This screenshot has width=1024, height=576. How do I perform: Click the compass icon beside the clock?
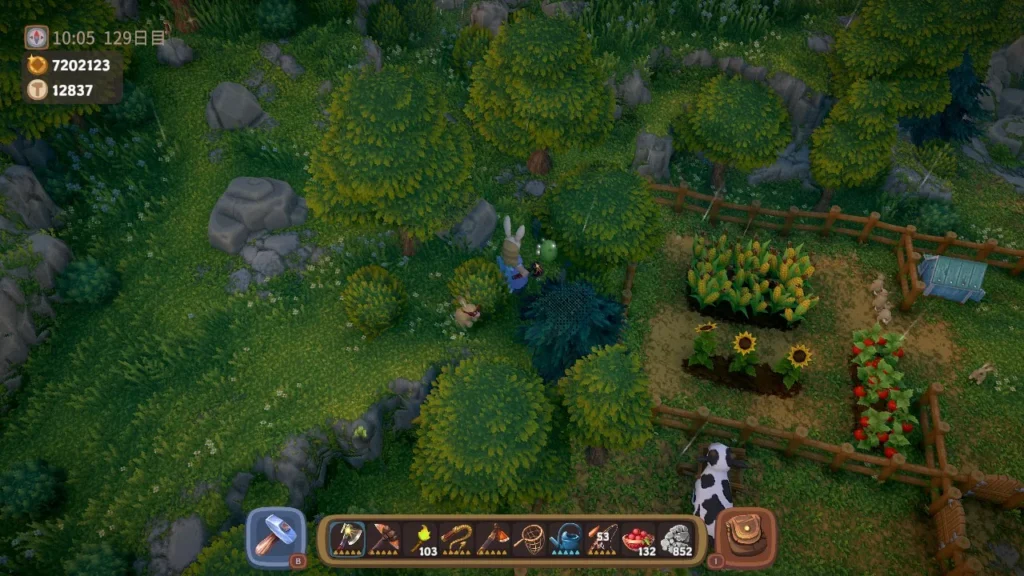click(36, 37)
